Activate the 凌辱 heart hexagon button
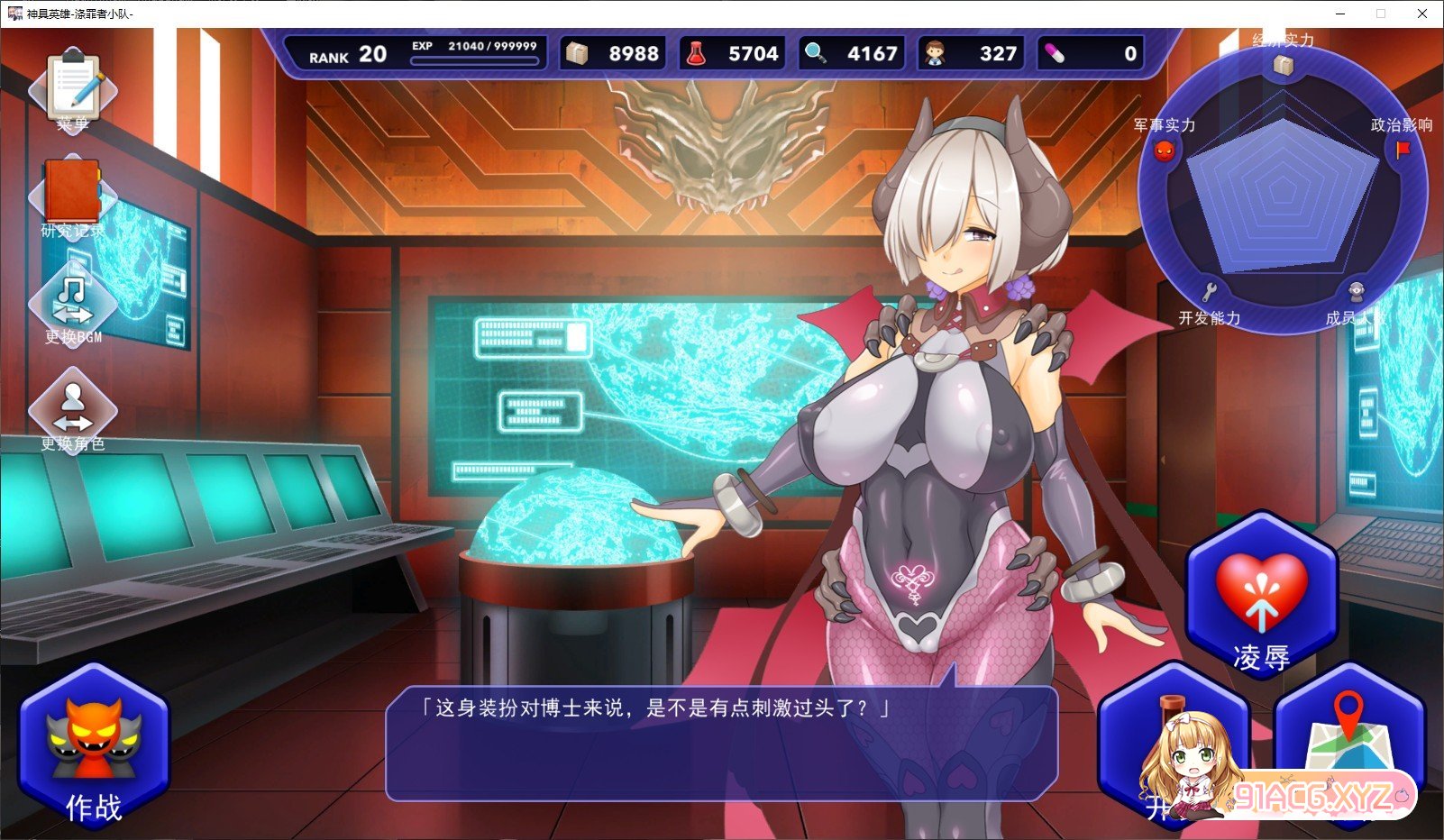This screenshot has width=1444, height=840. pos(1261,595)
